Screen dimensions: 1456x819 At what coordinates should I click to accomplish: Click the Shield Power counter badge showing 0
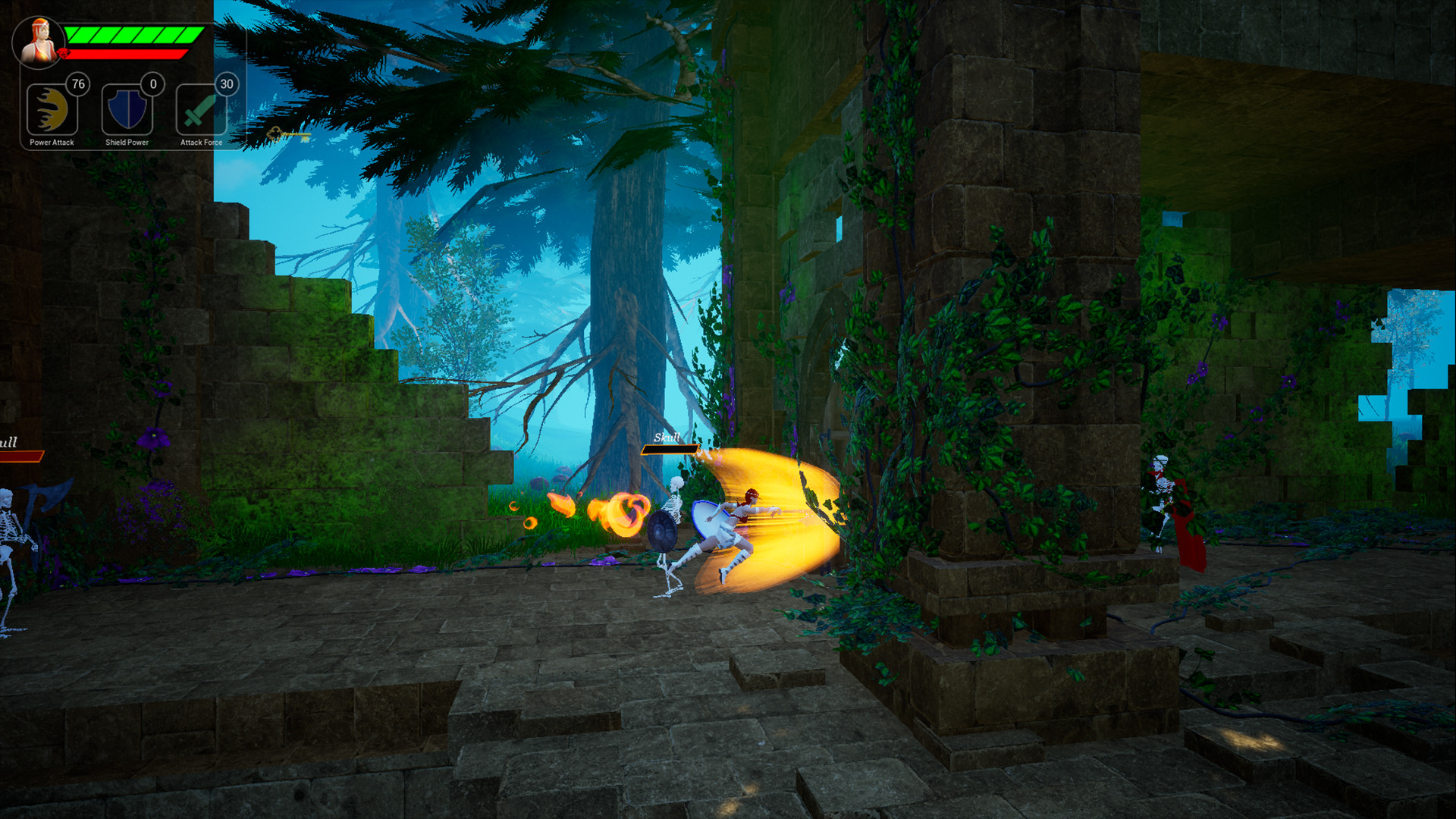point(151,84)
